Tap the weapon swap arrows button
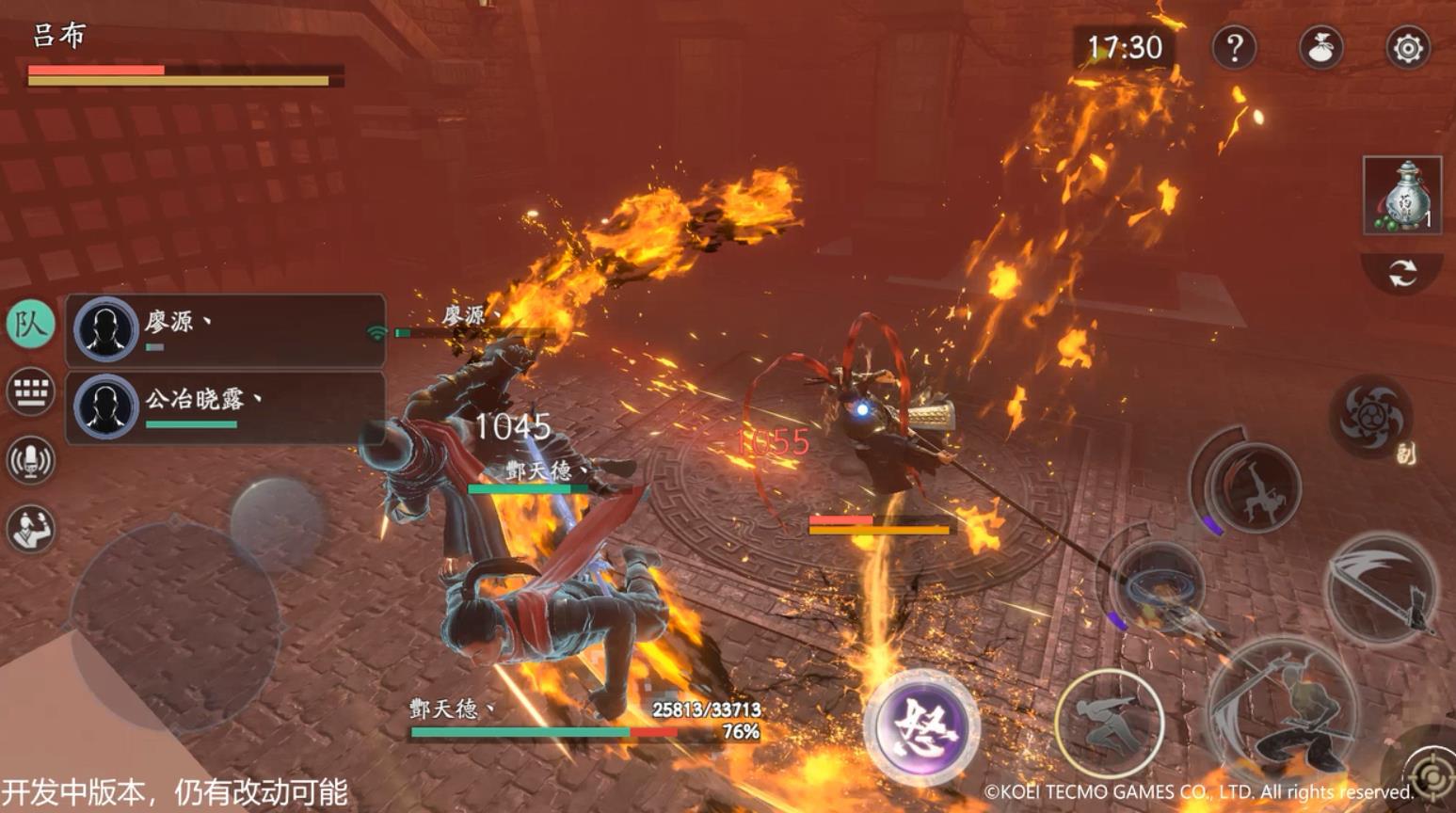1456x813 pixels. [1401, 274]
